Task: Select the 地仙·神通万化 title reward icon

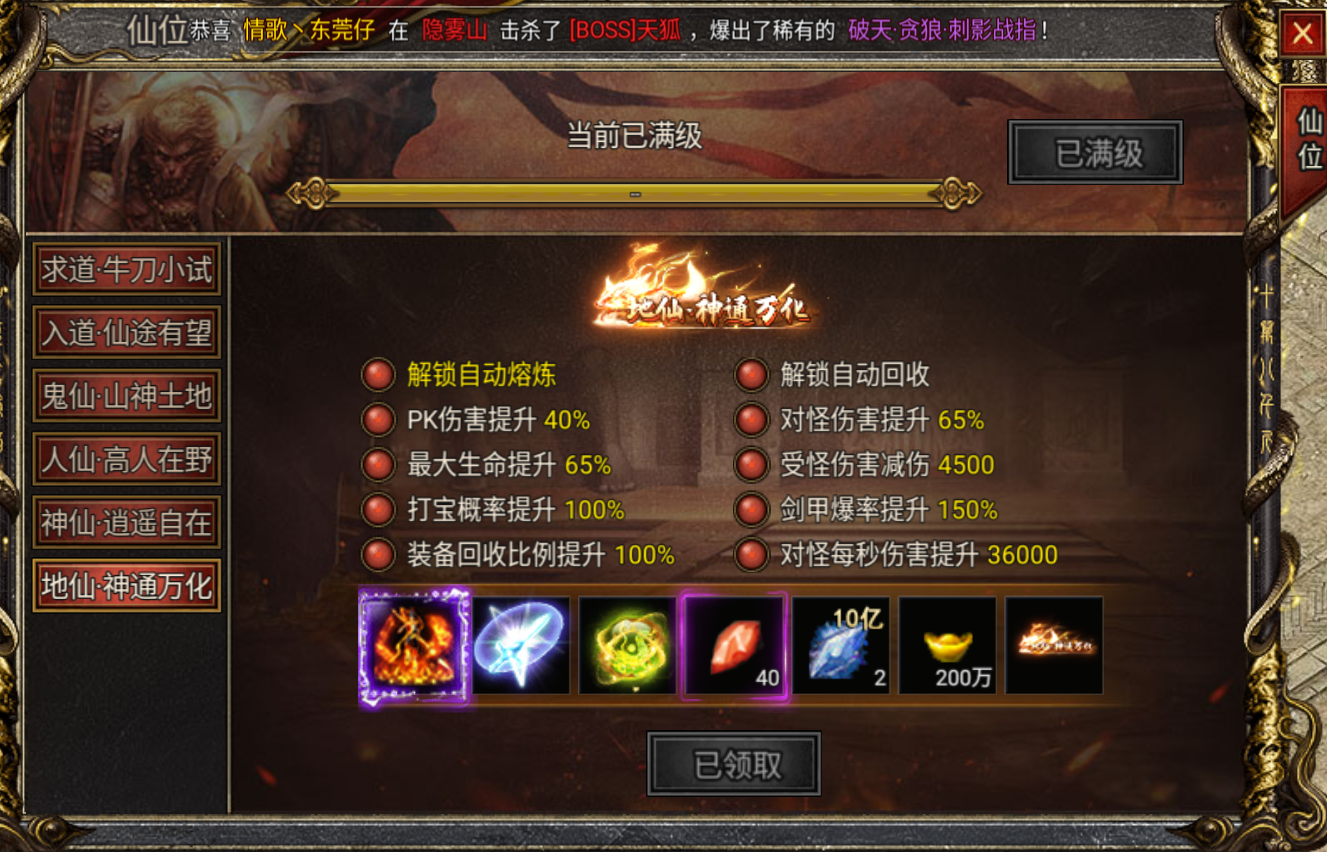Action: [x=1053, y=645]
